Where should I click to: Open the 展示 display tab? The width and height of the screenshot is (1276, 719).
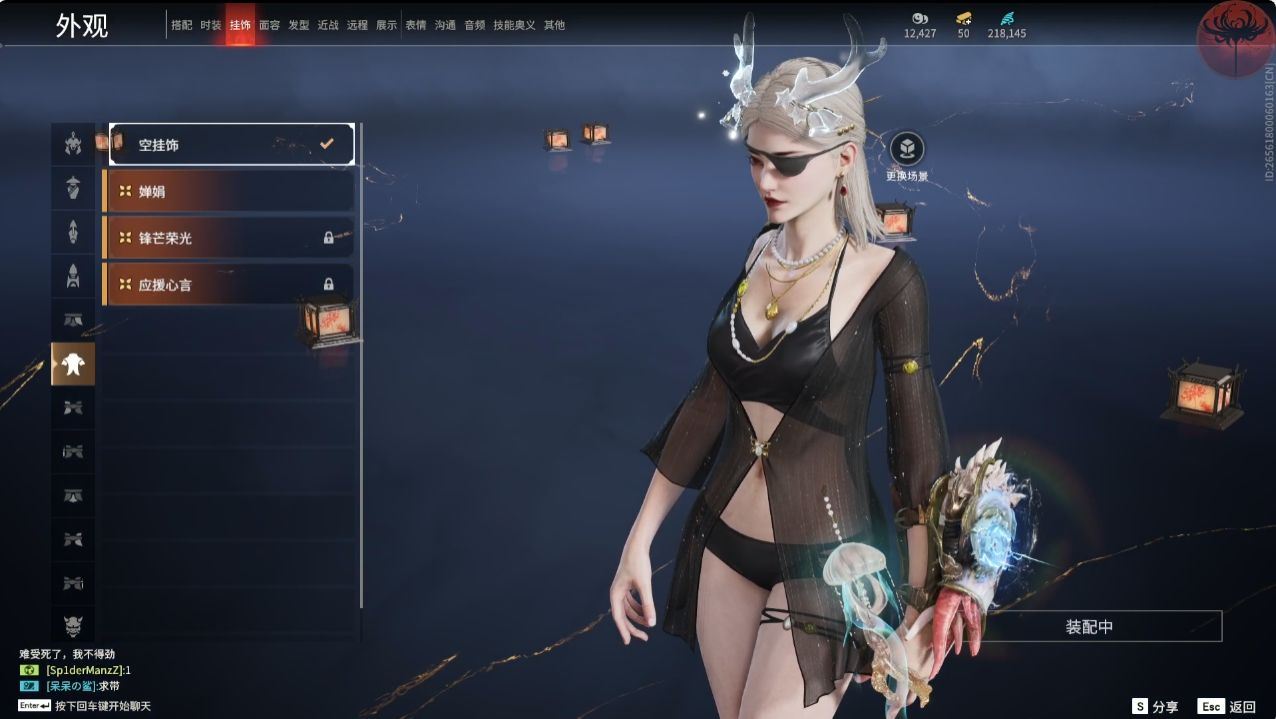click(x=386, y=25)
